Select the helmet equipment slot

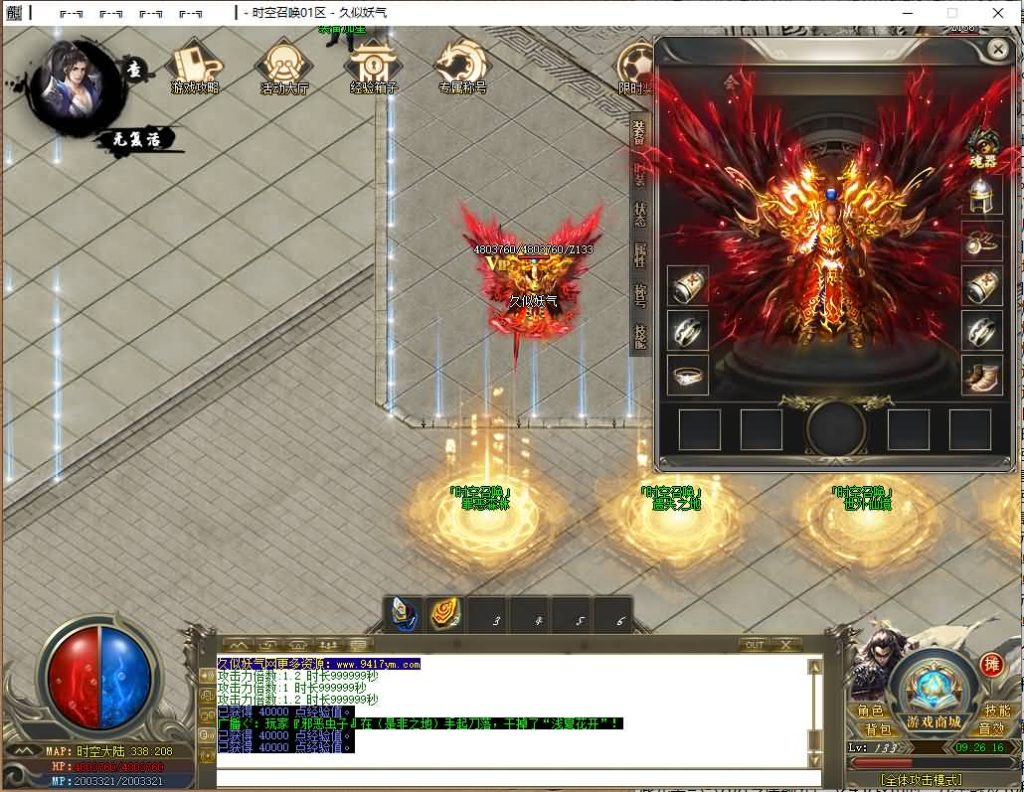click(982, 195)
